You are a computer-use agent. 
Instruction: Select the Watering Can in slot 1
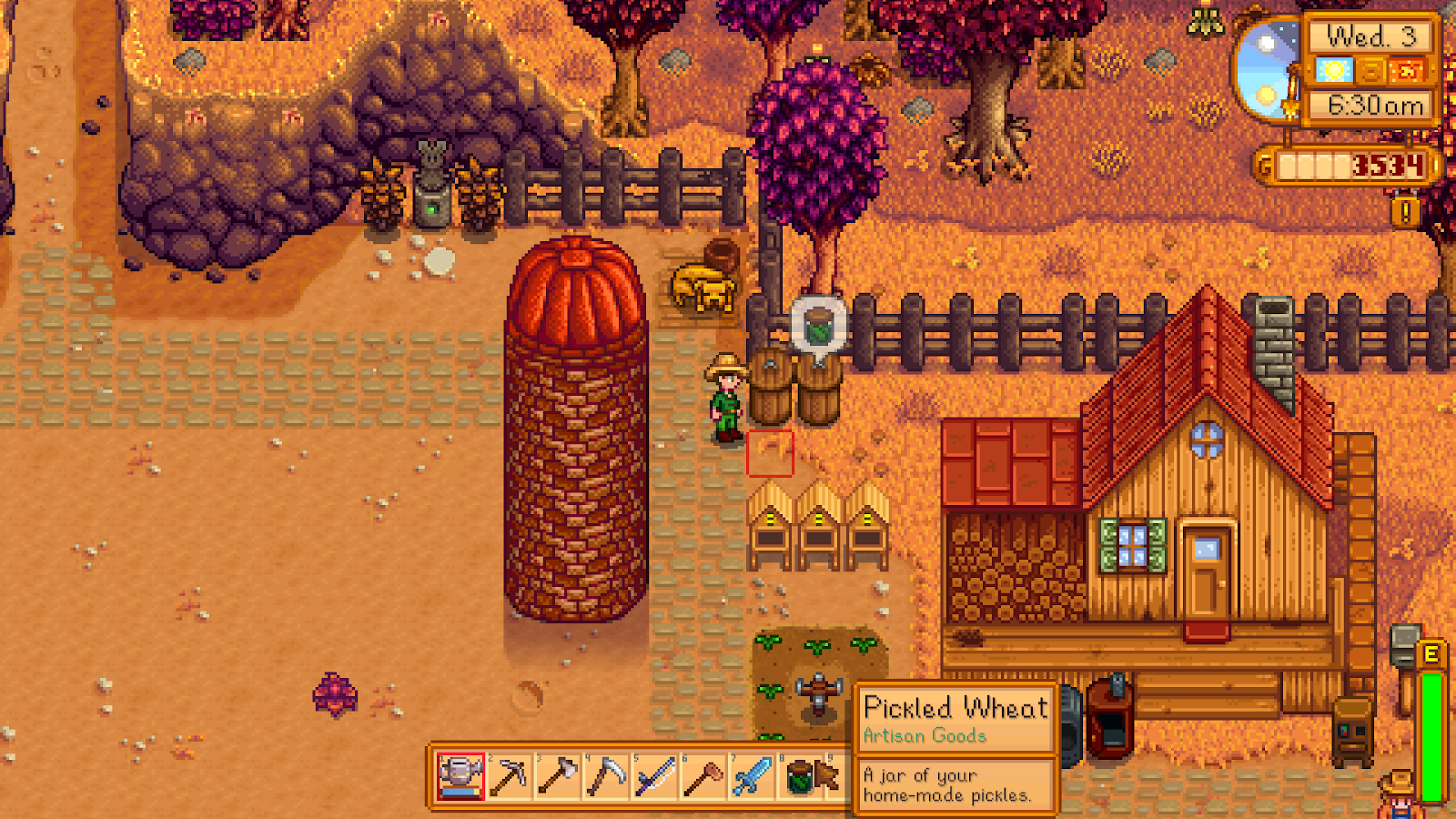pos(460,780)
